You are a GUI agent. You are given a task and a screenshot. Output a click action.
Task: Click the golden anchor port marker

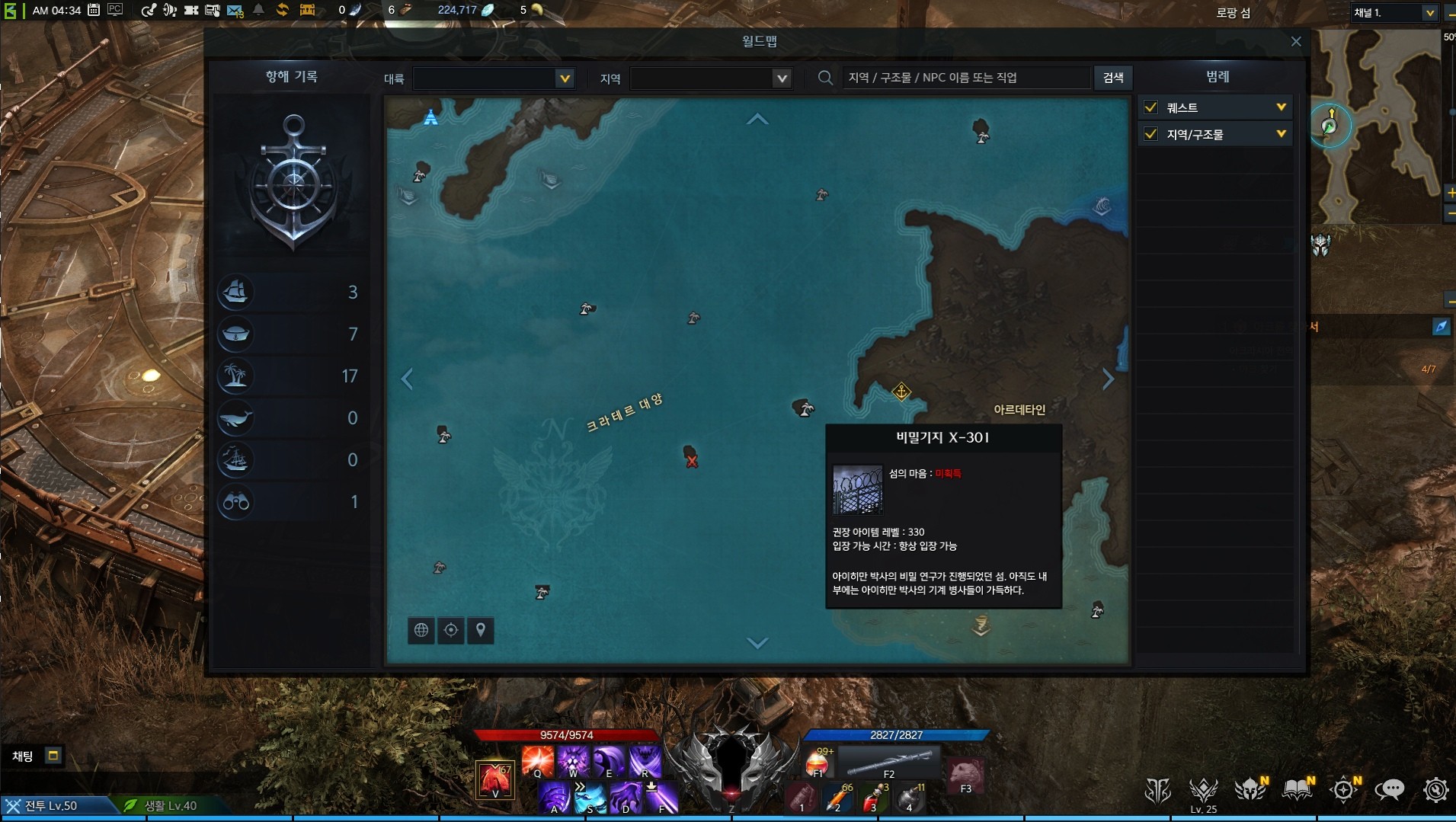pos(901,392)
